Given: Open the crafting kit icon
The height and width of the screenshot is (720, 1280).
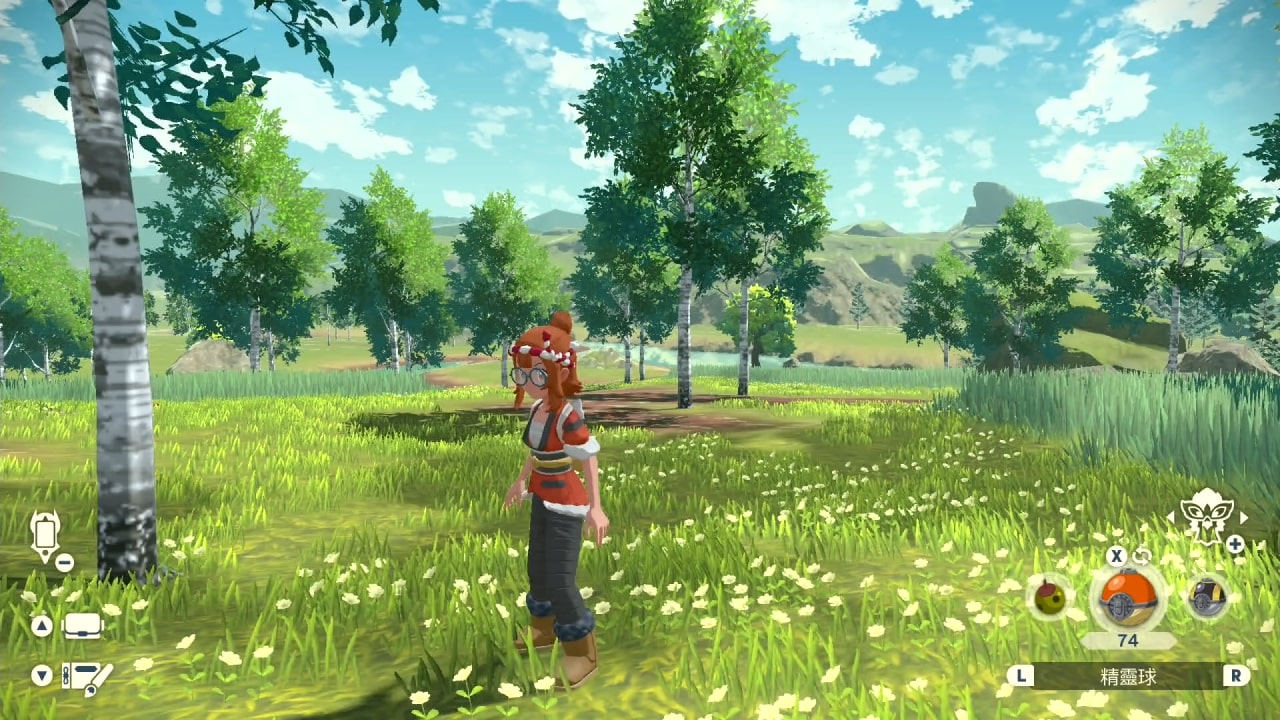Looking at the screenshot, I should coord(87,677).
